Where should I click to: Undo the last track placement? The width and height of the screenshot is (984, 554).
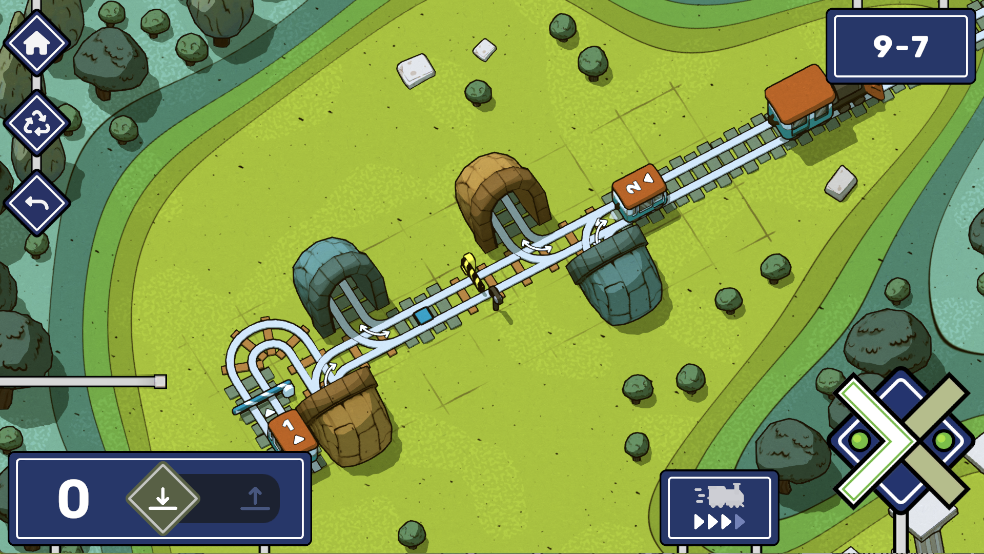coord(37,203)
